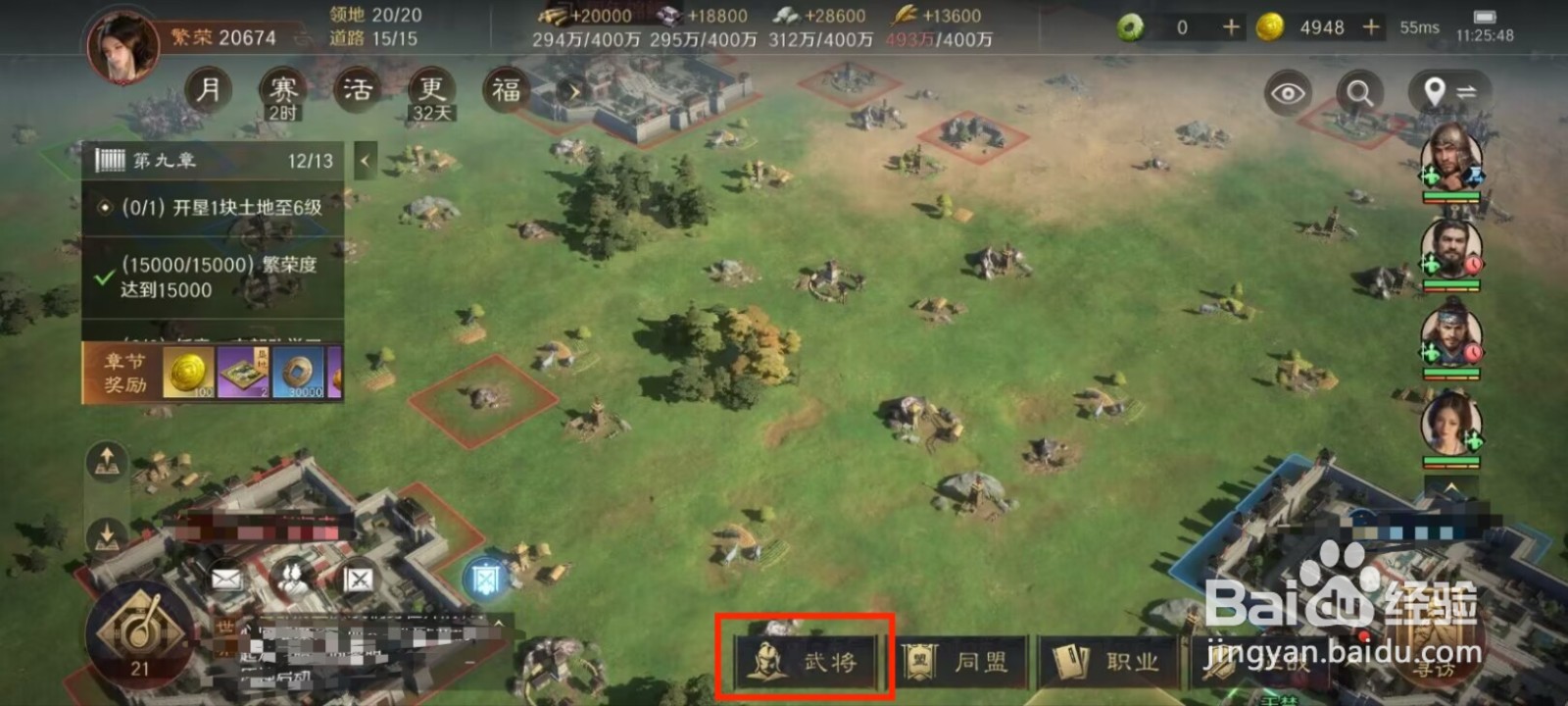Open the 武将 (Generals) panel
Screen dimensions: 1568x706
804,660
